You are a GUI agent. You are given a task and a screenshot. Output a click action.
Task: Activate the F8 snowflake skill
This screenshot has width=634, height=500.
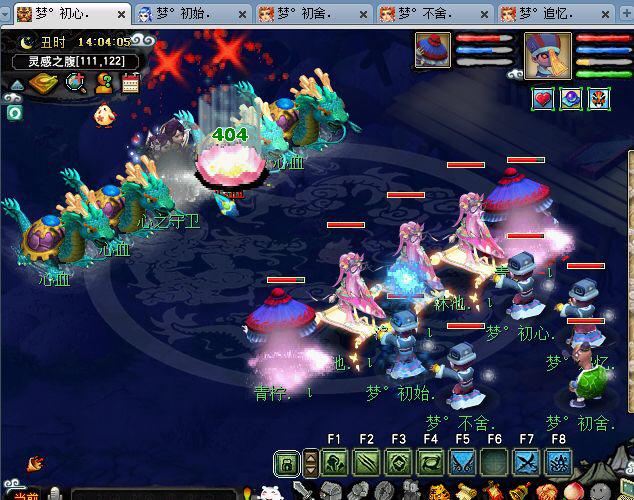pyautogui.click(x=558, y=462)
